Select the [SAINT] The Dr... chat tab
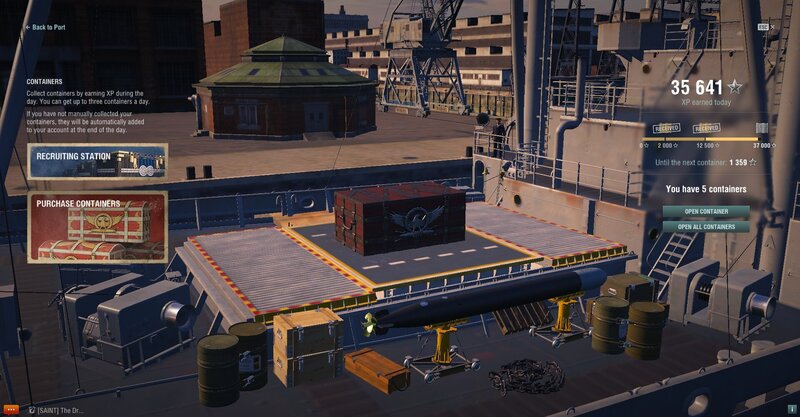The height and width of the screenshot is (417, 800). [x=56, y=410]
